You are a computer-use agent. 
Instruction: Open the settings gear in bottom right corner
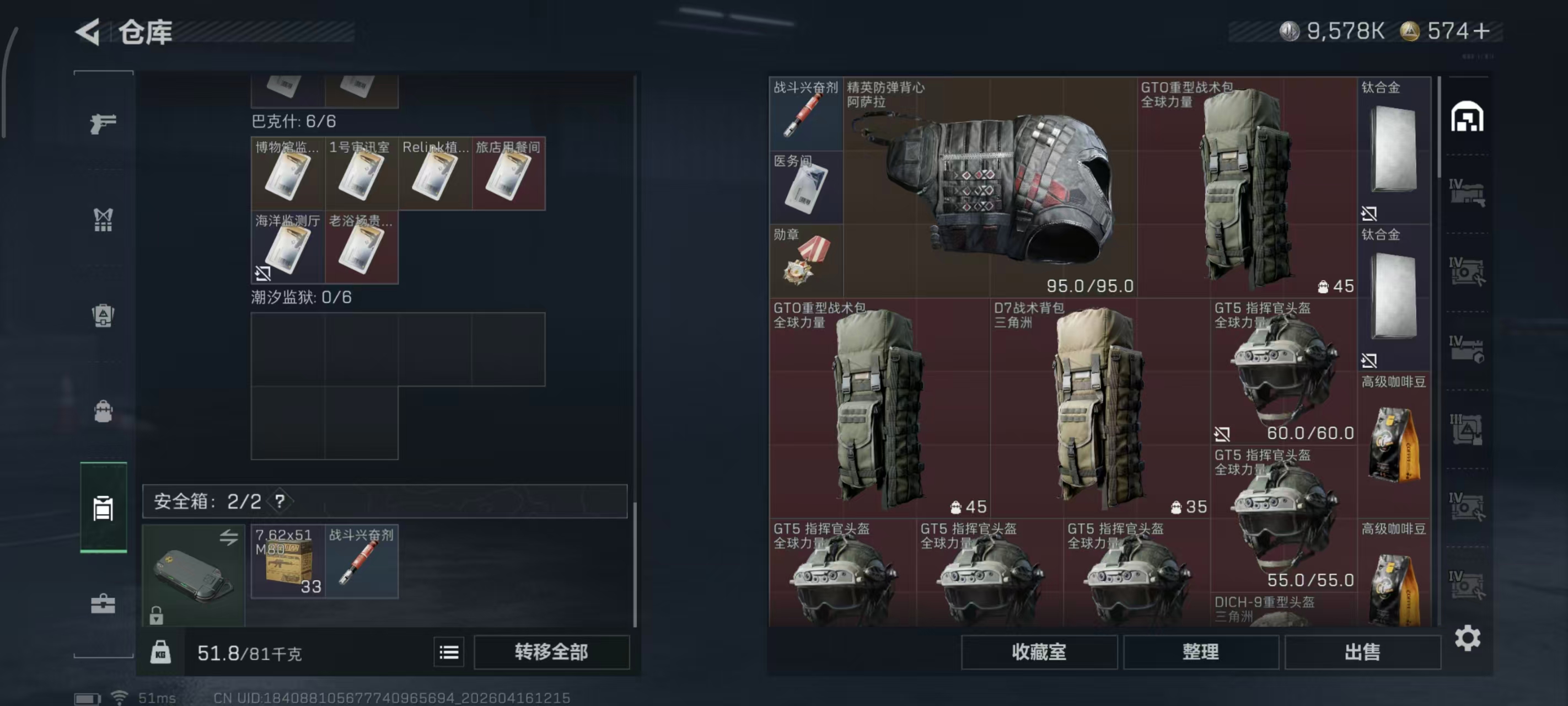click(1468, 638)
